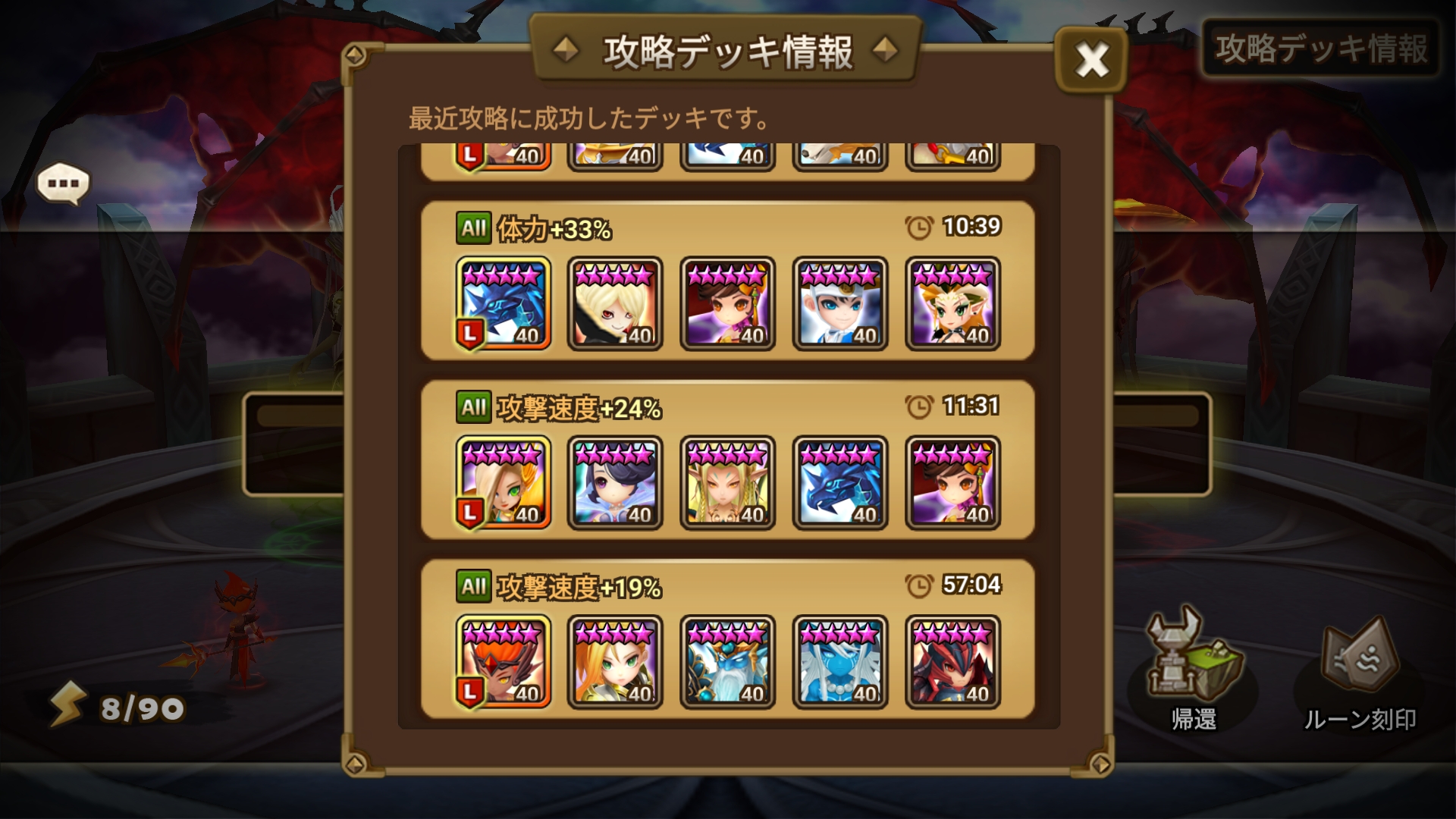This screenshot has height=819, width=1456.
Task: Click the clock icon next to 10:39
Action: click(918, 226)
